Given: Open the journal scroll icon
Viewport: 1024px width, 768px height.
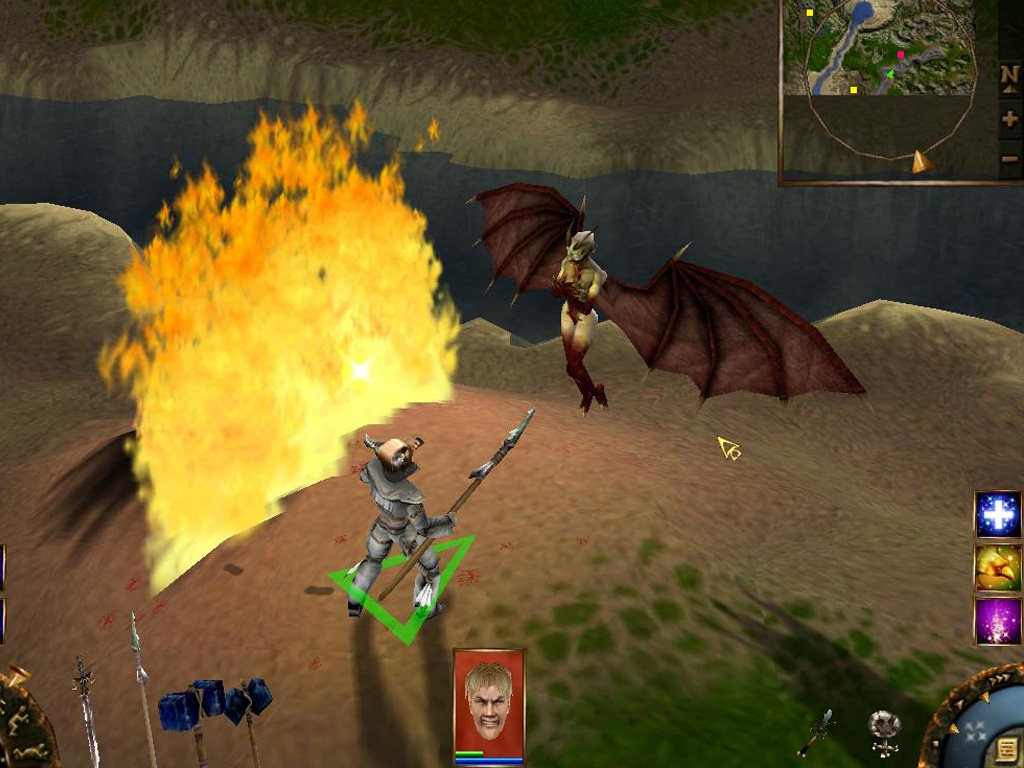Looking at the screenshot, I should click(1007, 747).
